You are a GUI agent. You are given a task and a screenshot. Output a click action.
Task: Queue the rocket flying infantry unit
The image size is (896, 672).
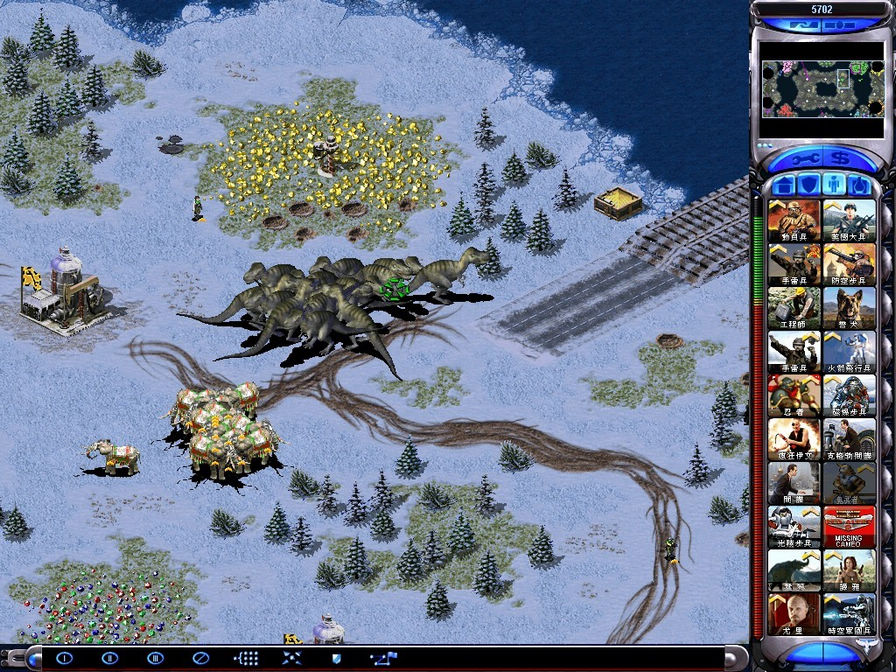[849, 351]
